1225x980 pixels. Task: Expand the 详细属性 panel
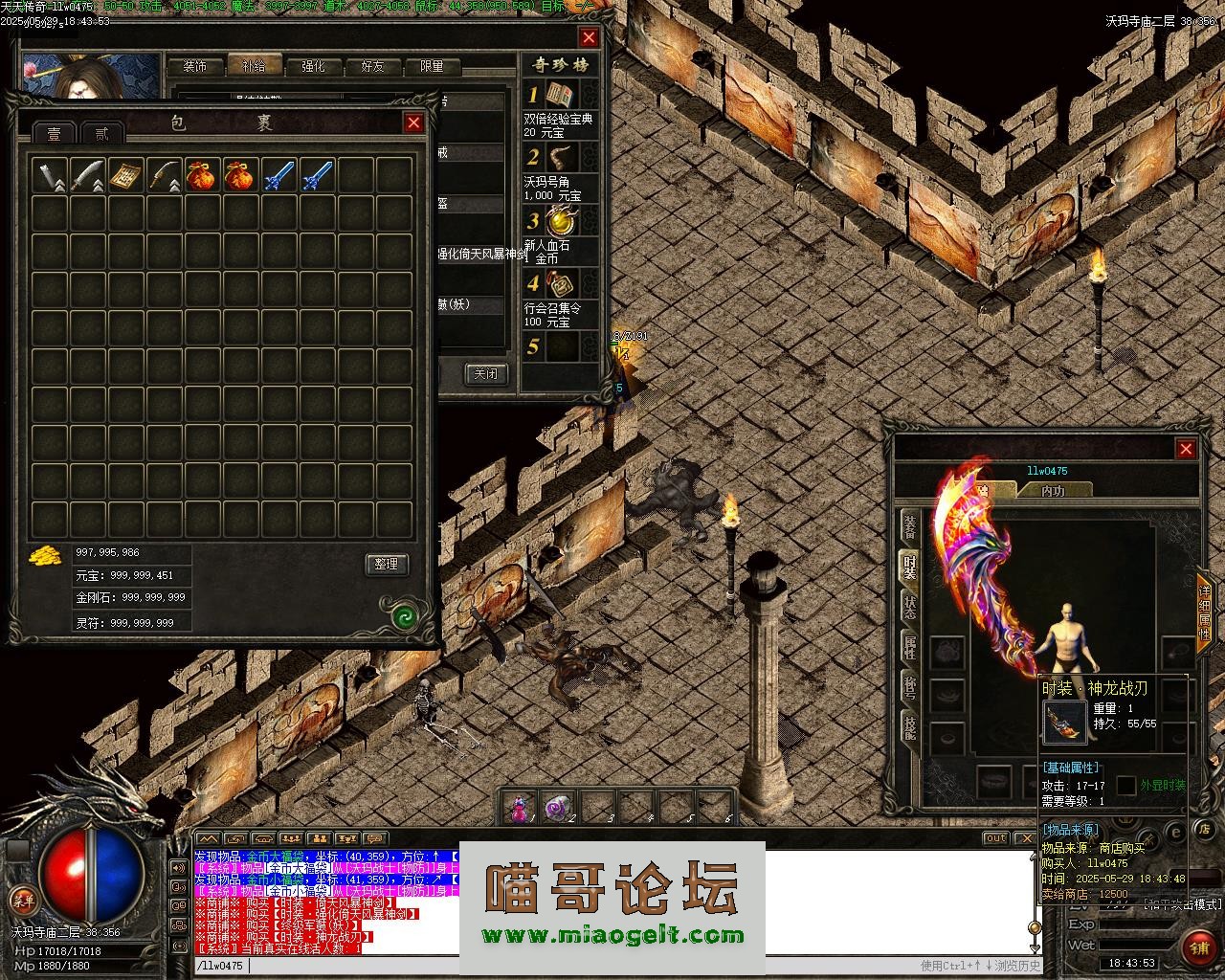(x=1204, y=612)
